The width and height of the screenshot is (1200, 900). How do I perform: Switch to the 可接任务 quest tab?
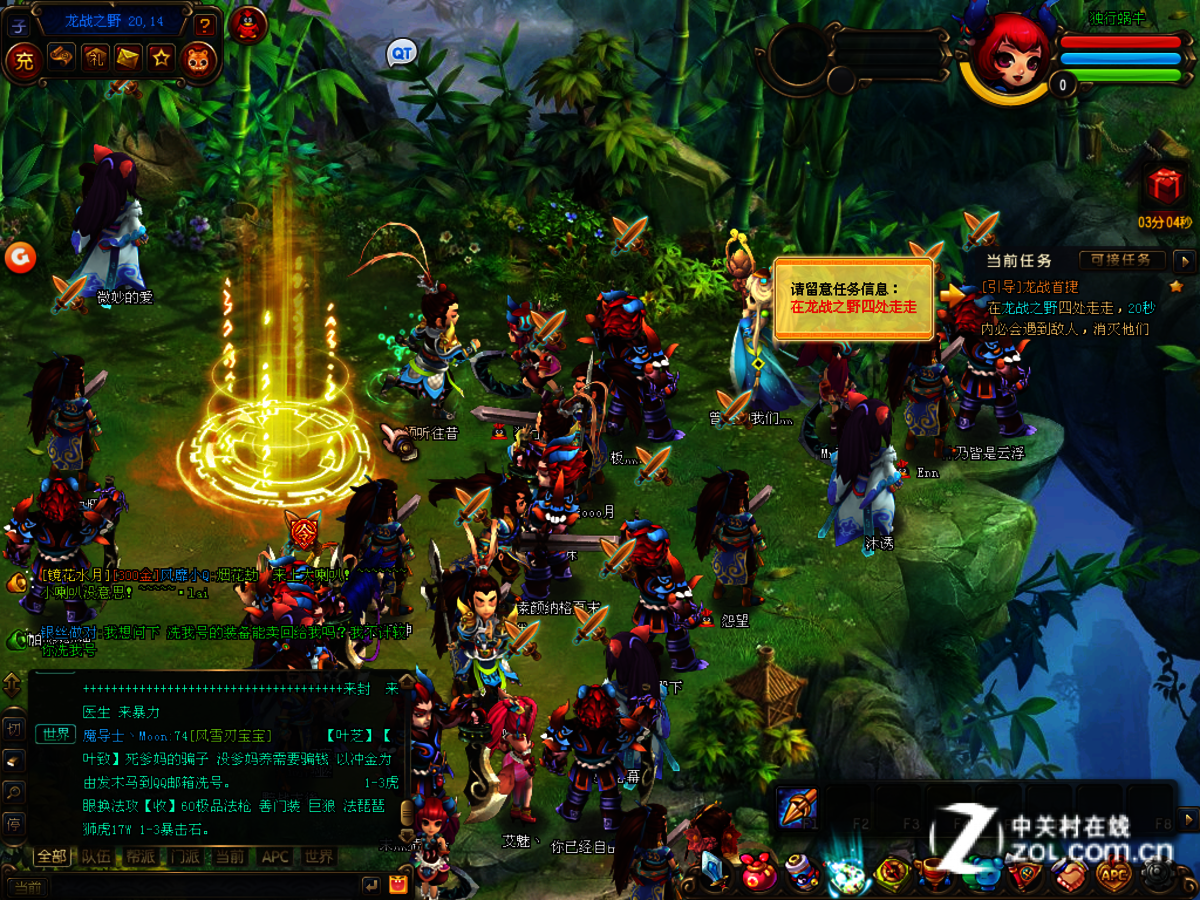coord(1120,260)
